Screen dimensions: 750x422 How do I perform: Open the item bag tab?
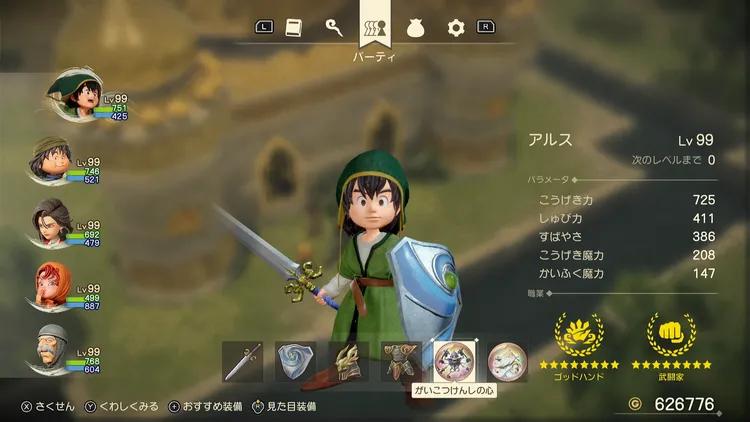(416, 28)
